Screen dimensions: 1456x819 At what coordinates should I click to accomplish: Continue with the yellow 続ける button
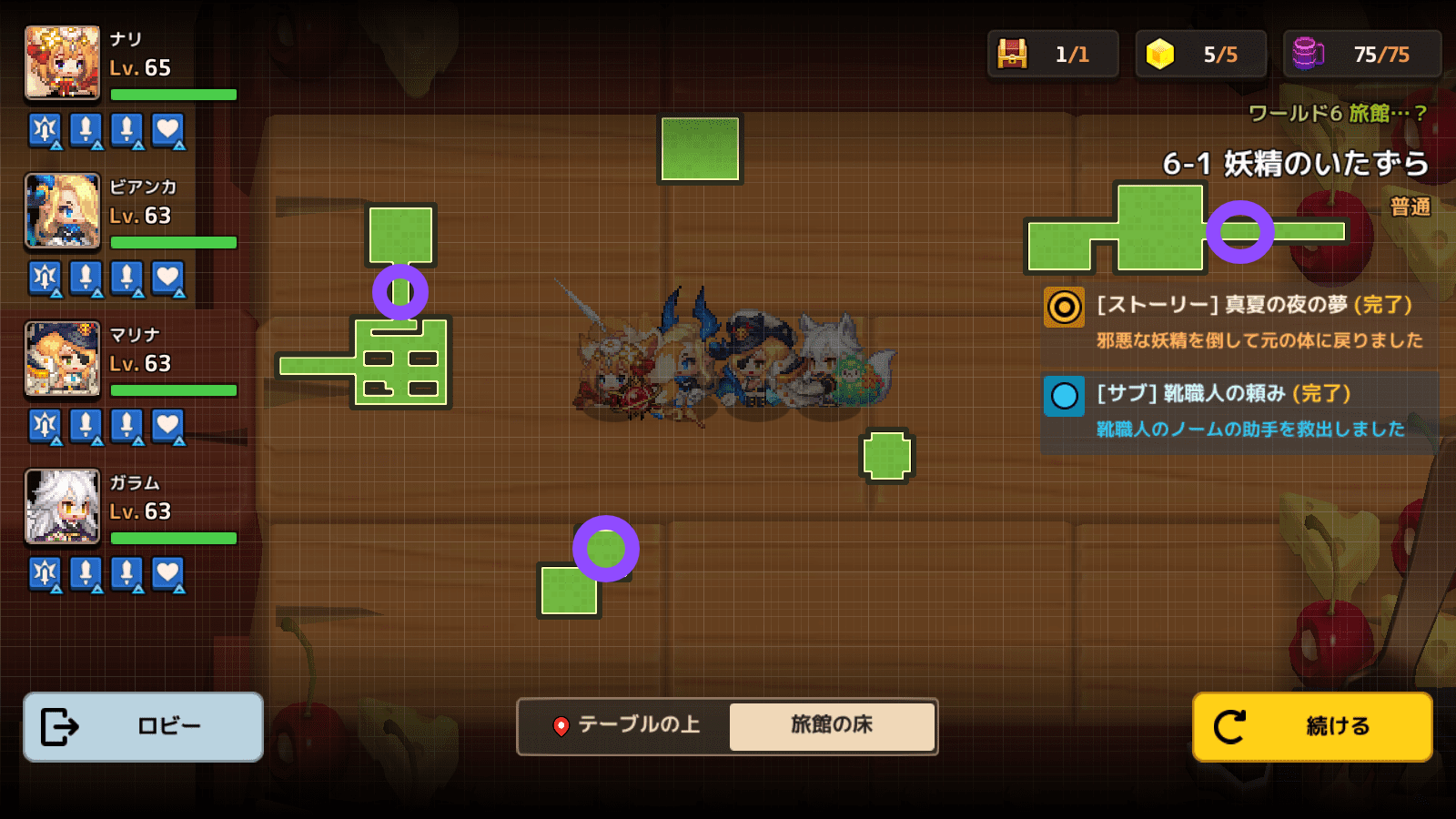pos(1312,726)
